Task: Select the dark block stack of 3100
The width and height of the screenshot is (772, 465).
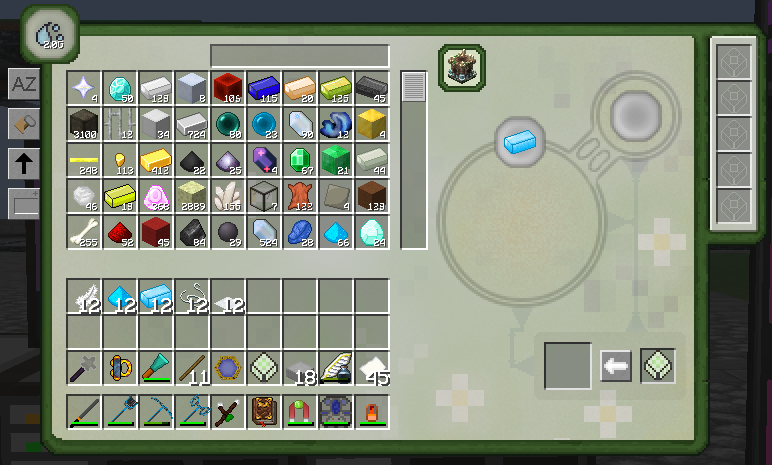Action: coord(84,124)
